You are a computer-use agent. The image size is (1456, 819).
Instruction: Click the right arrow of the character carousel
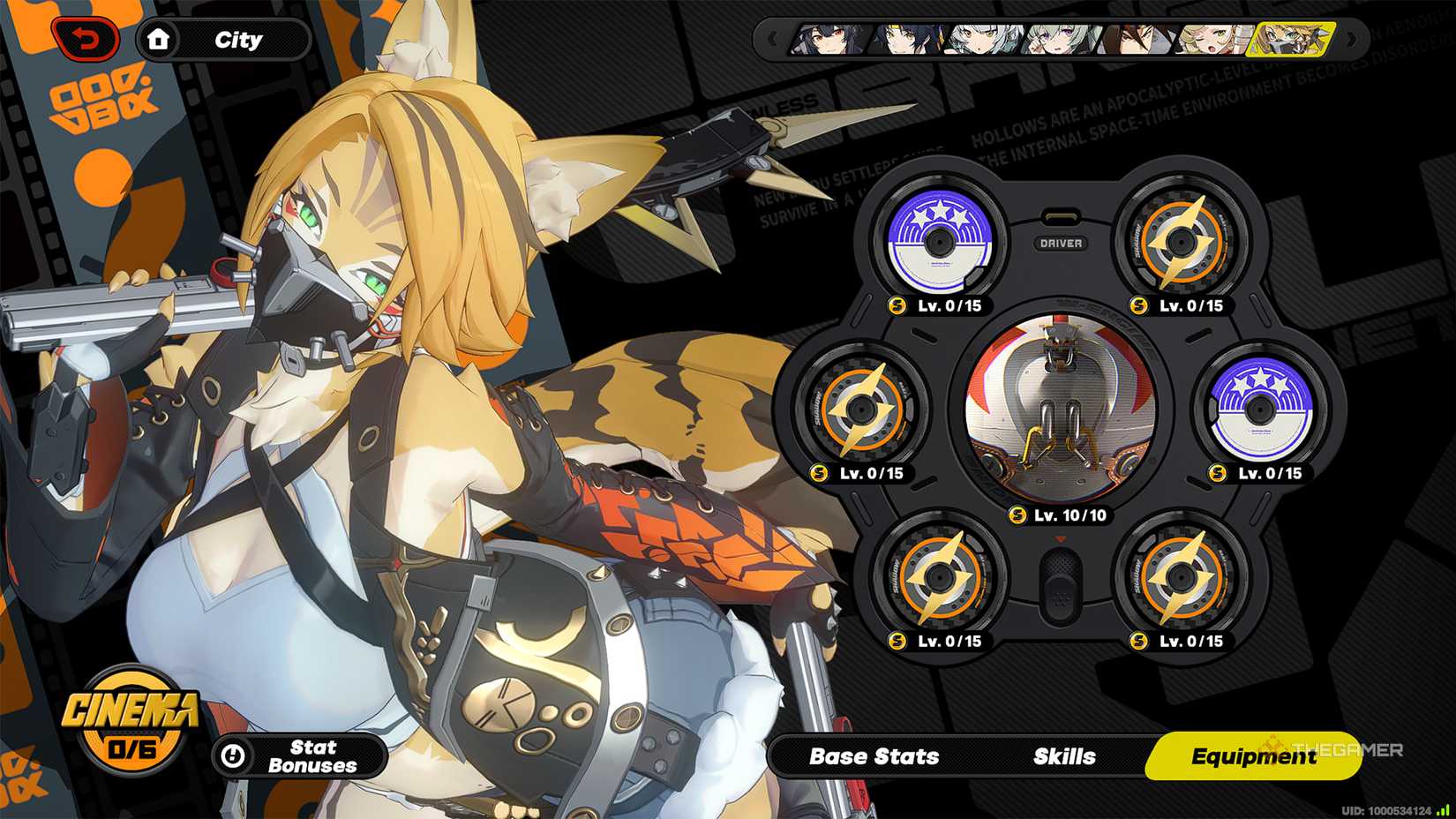click(1350, 40)
